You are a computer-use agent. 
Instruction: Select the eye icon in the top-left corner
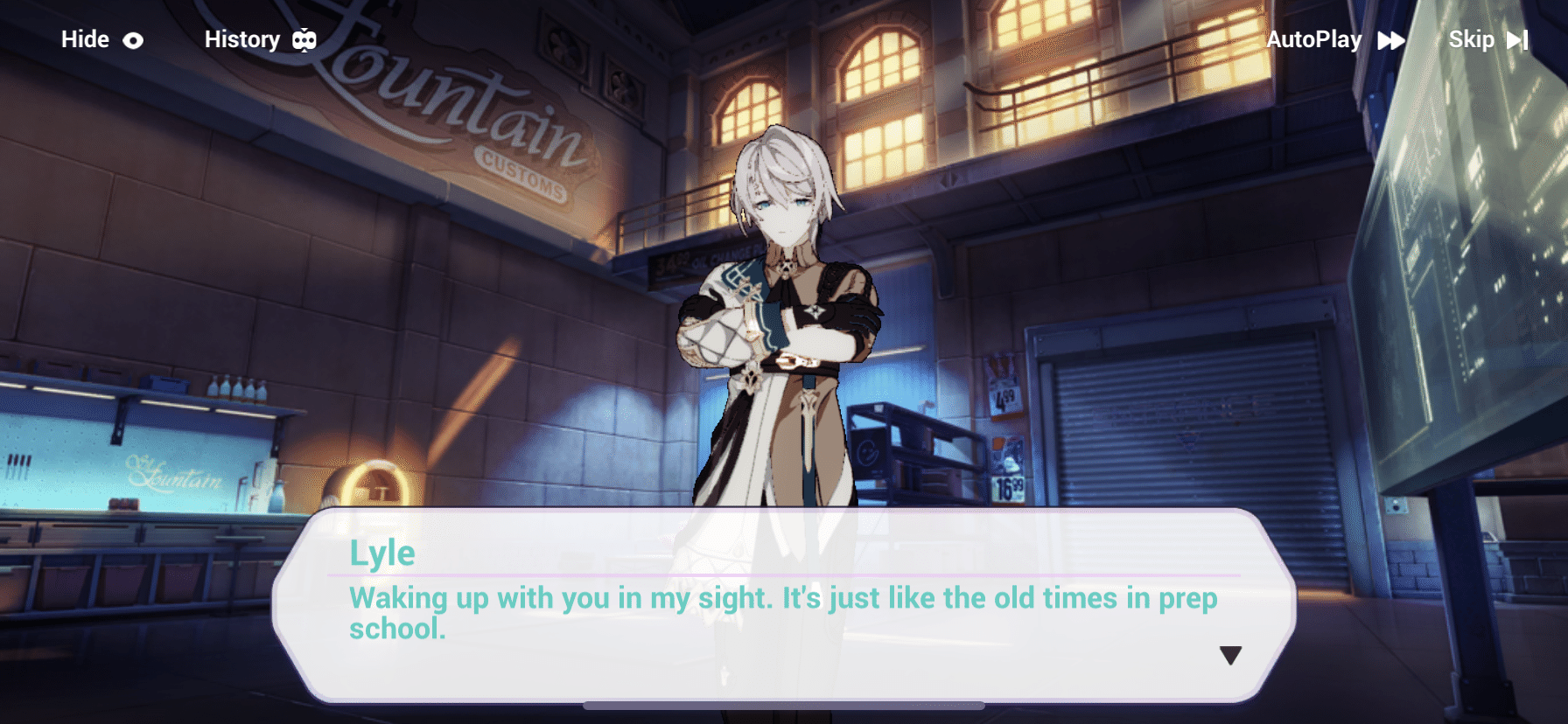pos(133,39)
